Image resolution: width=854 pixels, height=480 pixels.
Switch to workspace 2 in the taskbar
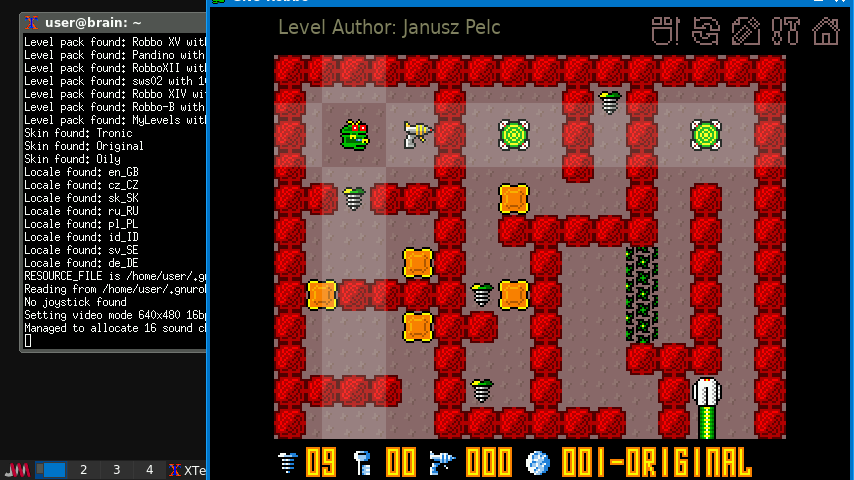pos(84,470)
